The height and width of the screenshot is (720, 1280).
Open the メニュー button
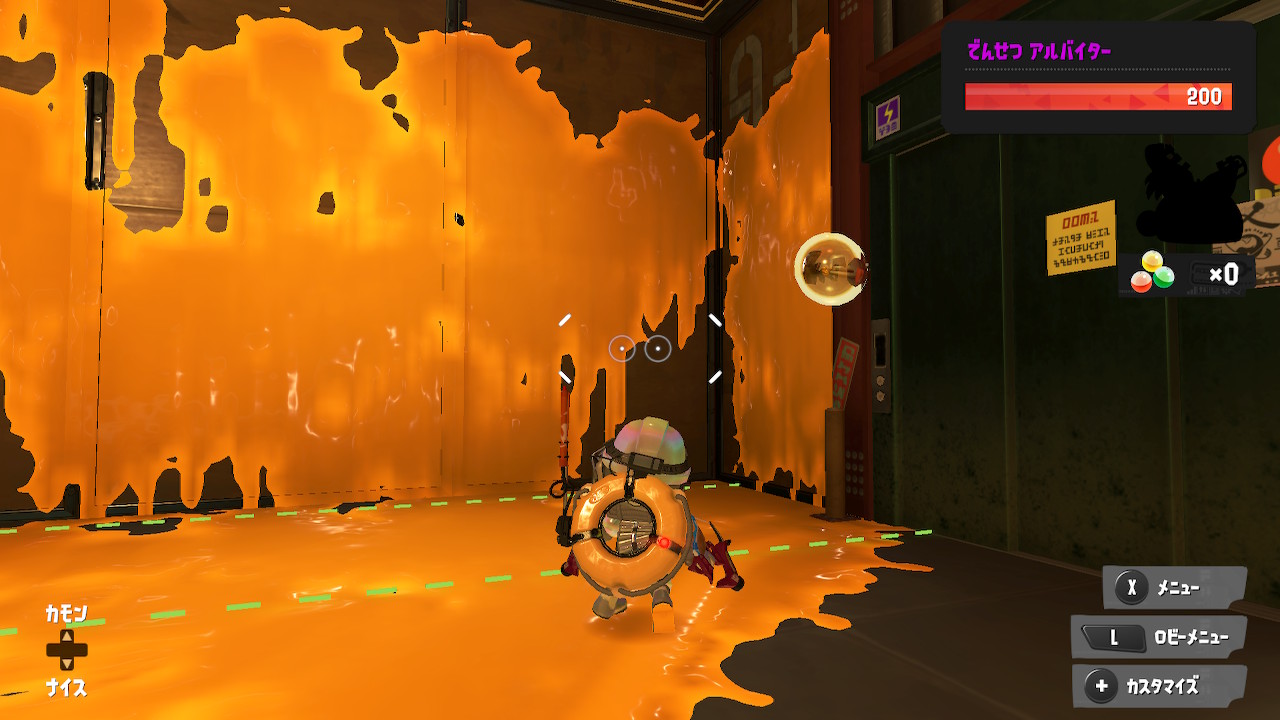pyautogui.click(x=1174, y=588)
